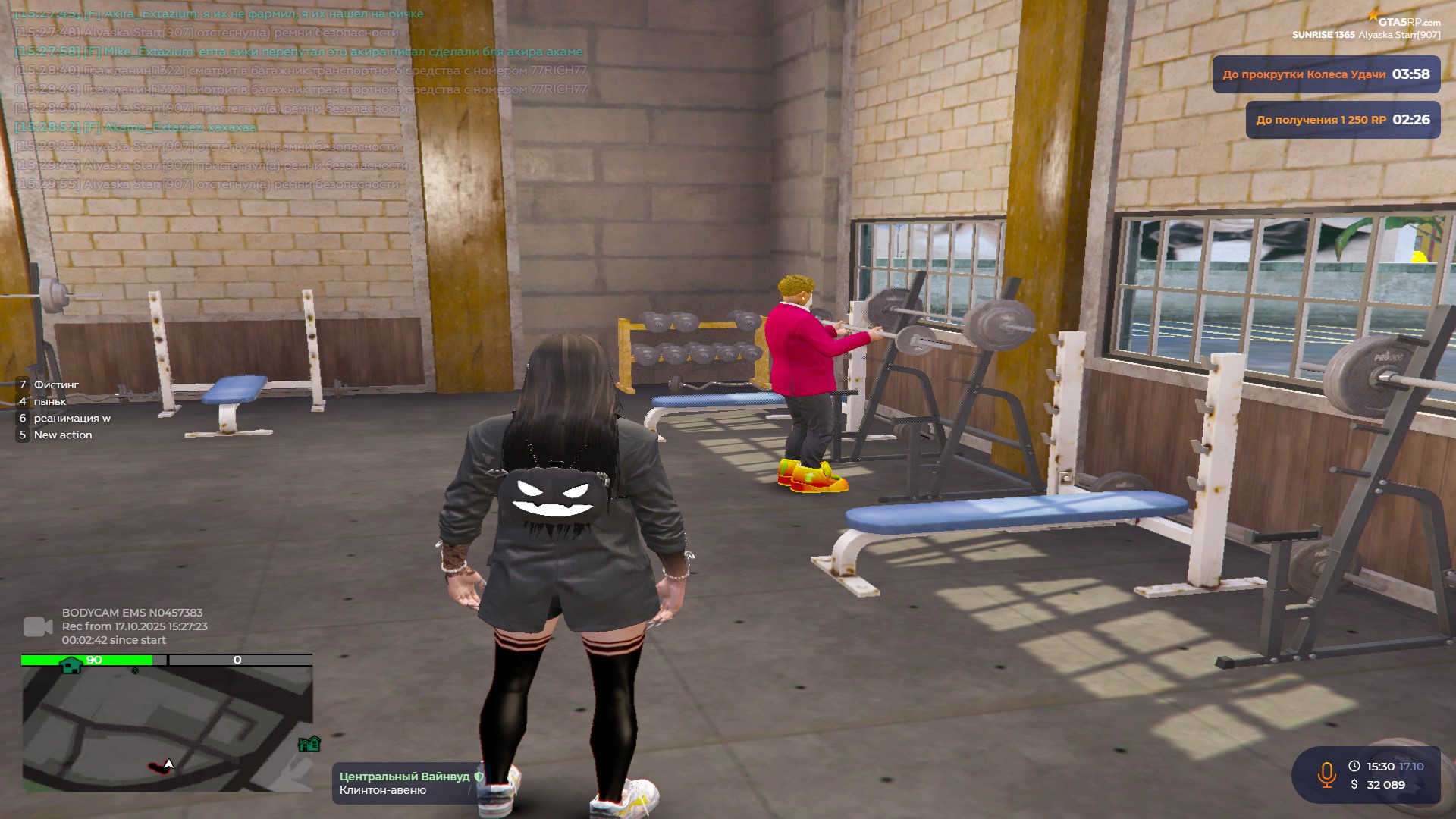1456x819 pixels.
Task: Choose the Фистинг quick action entry
Action: pyautogui.click(x=56, y=384)
